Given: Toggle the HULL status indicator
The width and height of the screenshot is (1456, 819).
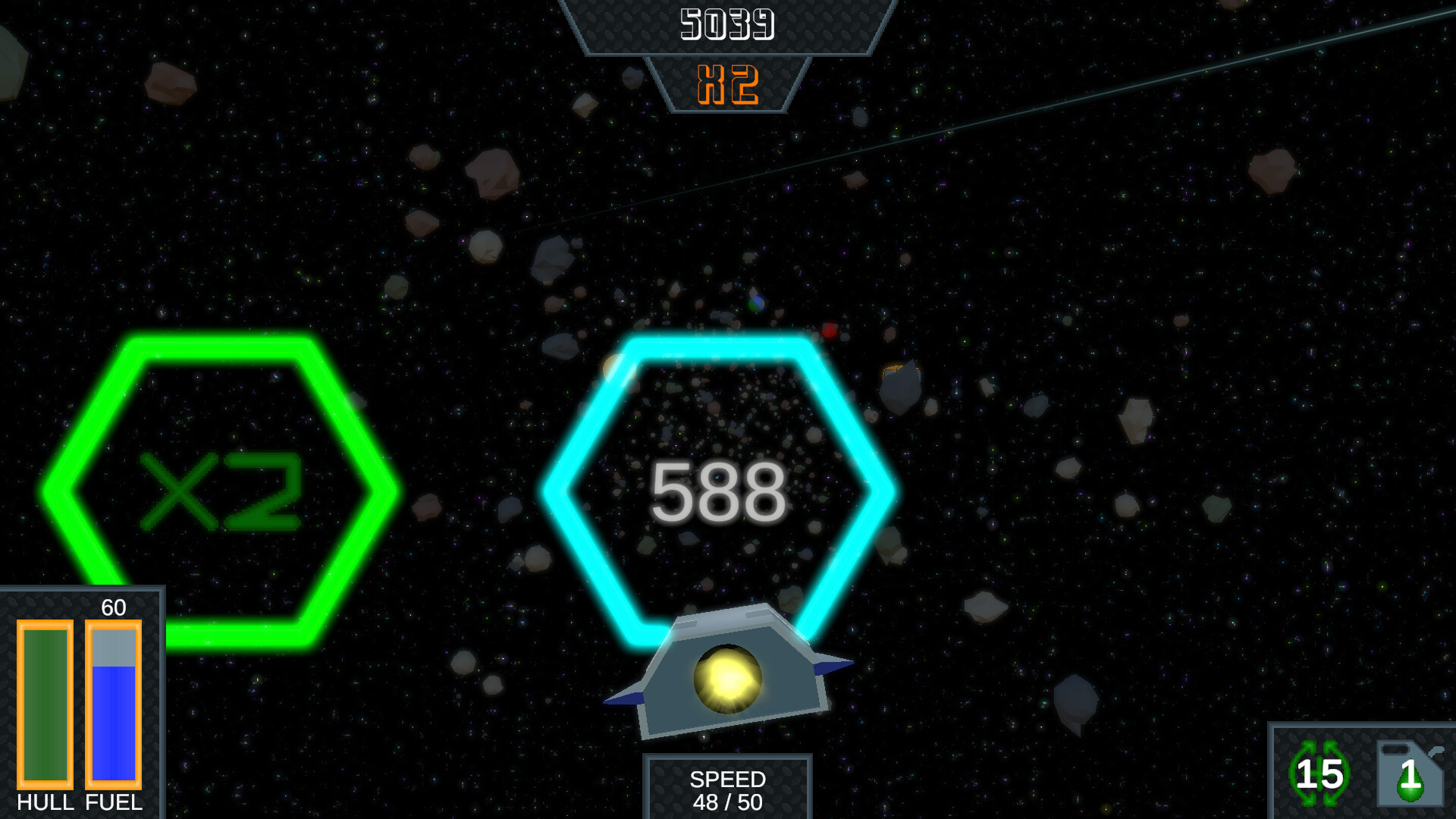Looking at the screenshot, I should [47, 705].
